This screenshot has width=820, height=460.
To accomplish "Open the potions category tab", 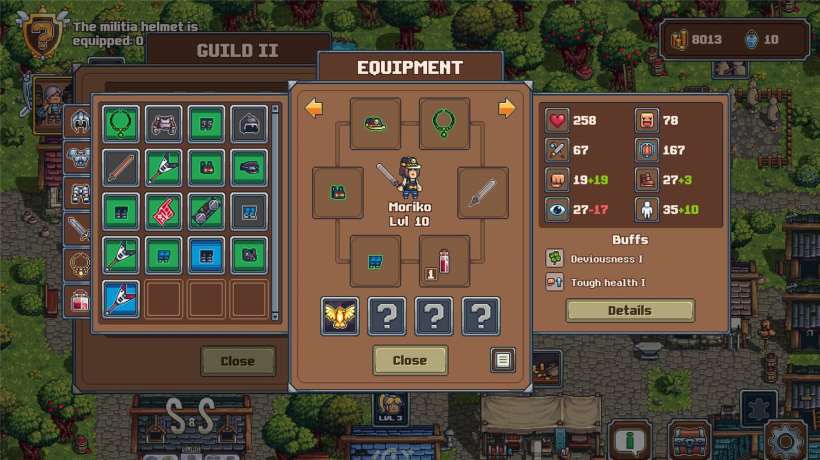I will [x=77, y=299].
